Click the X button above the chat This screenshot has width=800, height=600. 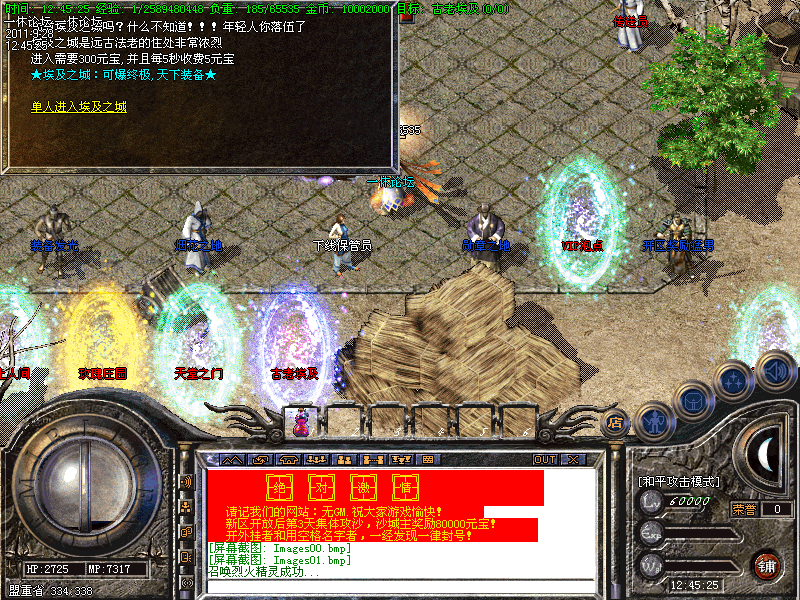pyautogui.click(x=573, y=459)
